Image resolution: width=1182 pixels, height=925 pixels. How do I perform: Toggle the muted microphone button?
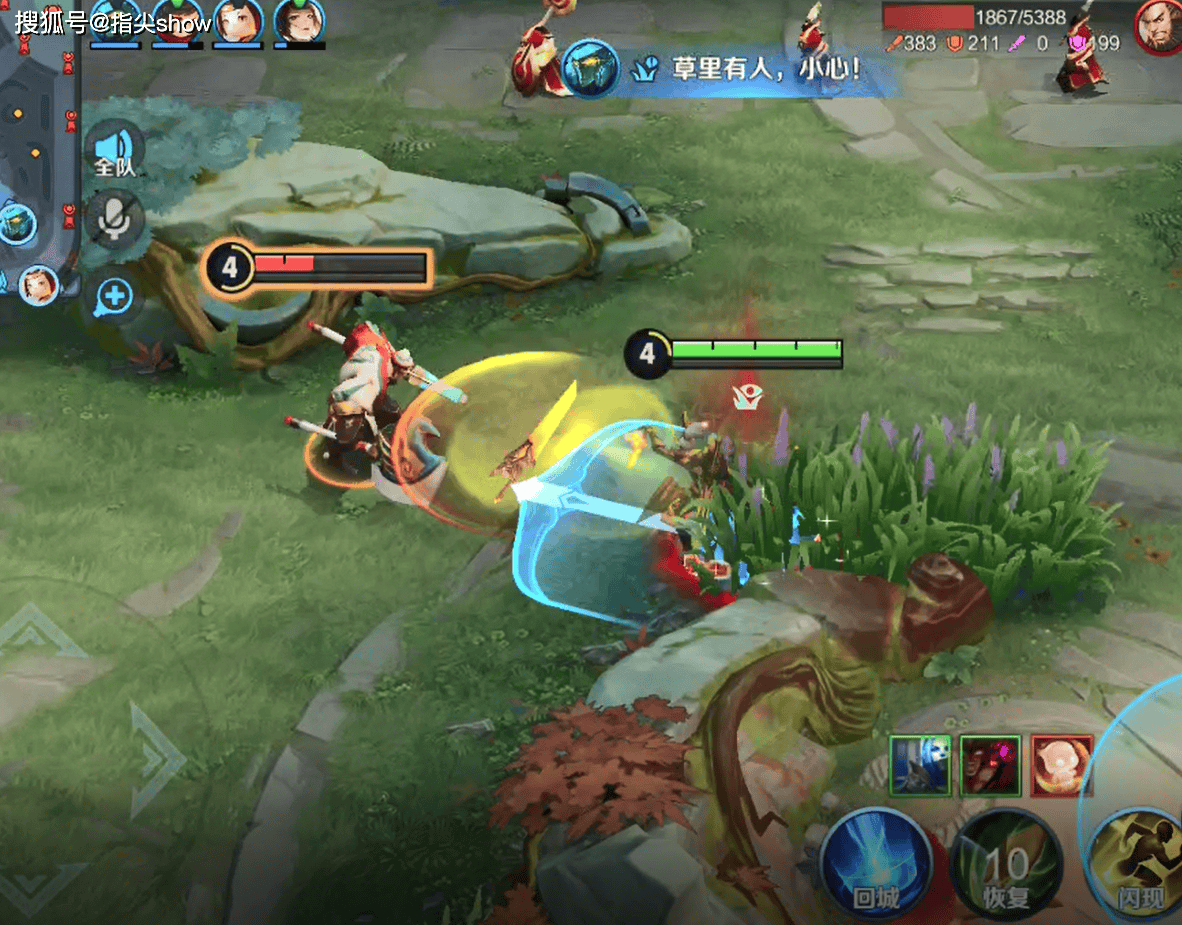click(115, 221)
